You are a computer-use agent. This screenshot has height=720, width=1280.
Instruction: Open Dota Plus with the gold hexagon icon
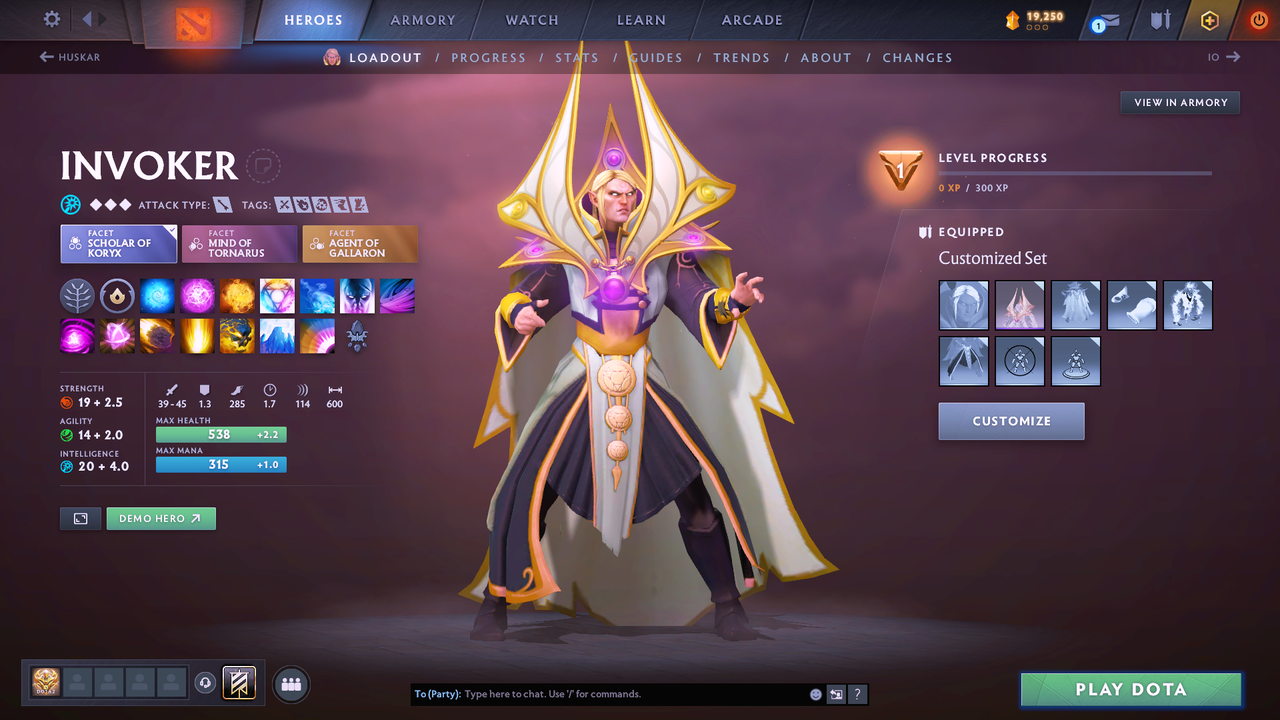point(1209,19)
